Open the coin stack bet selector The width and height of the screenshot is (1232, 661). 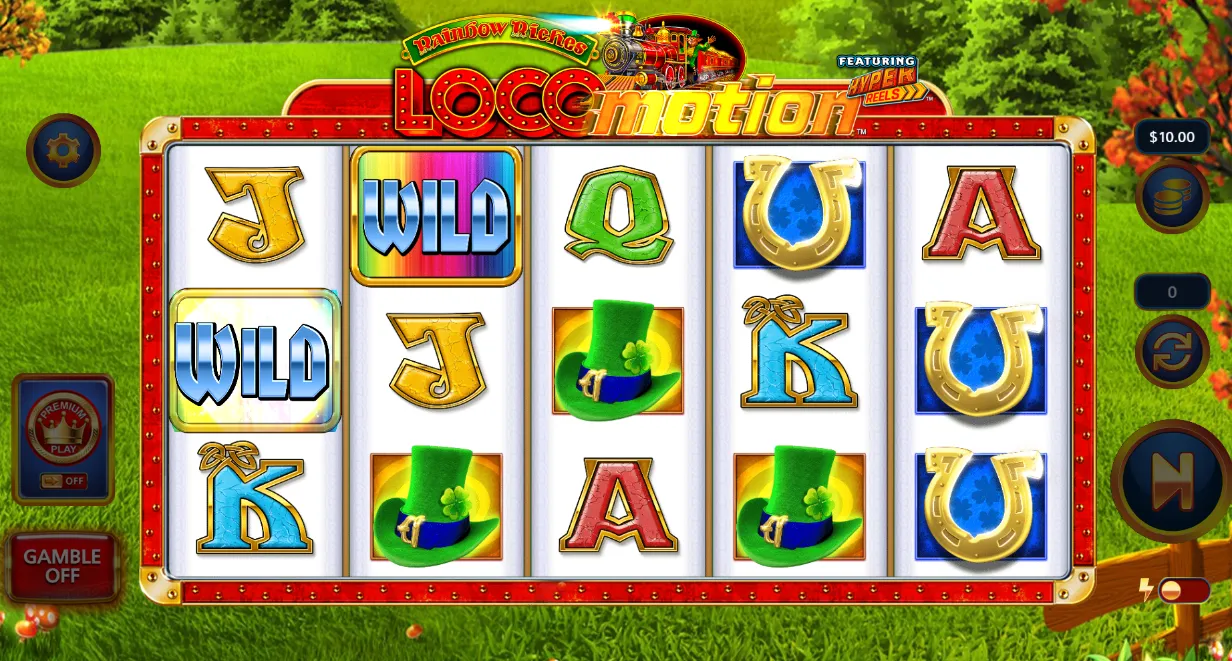1172,196
